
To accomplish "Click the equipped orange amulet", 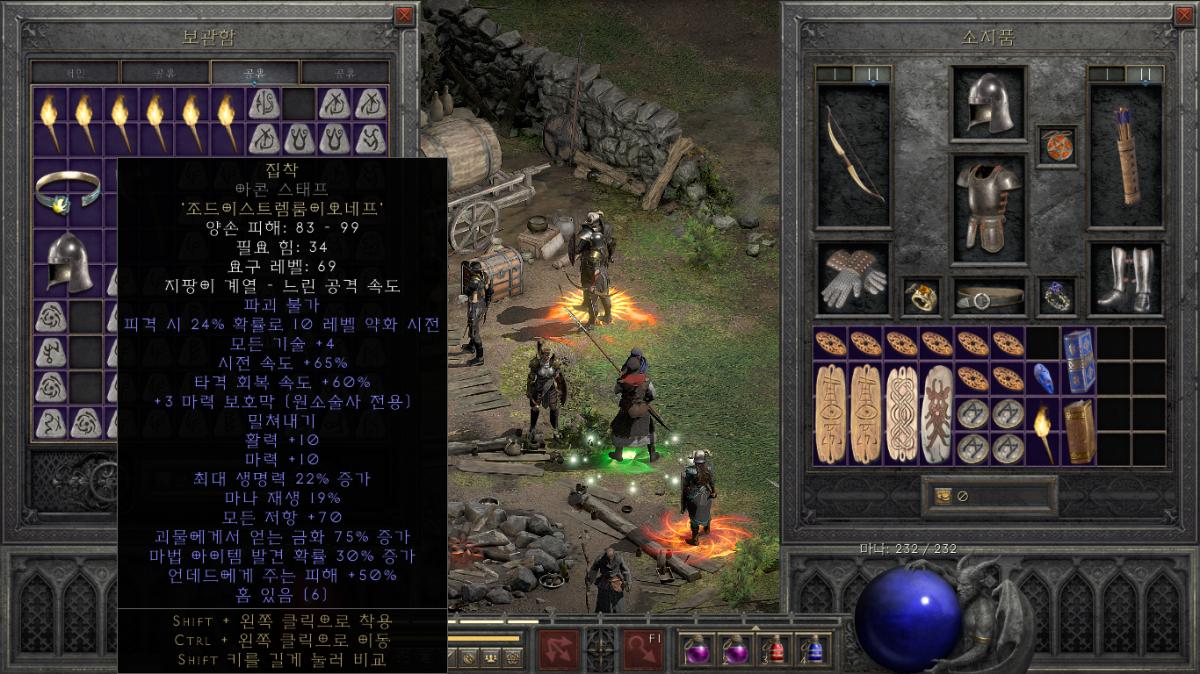I will click(x=1056, y=144).
